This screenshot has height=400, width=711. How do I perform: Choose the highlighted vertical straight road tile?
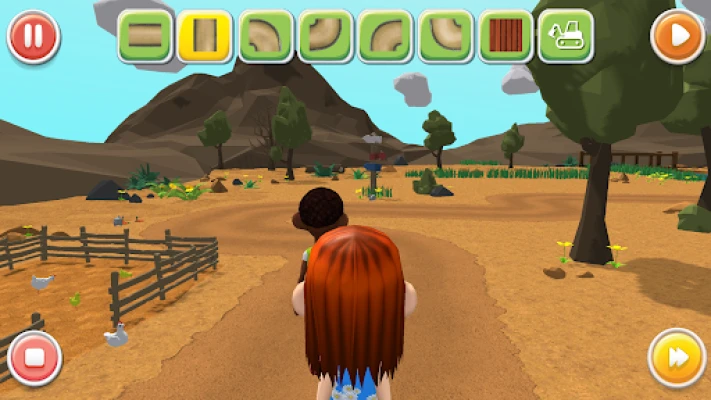205,37
